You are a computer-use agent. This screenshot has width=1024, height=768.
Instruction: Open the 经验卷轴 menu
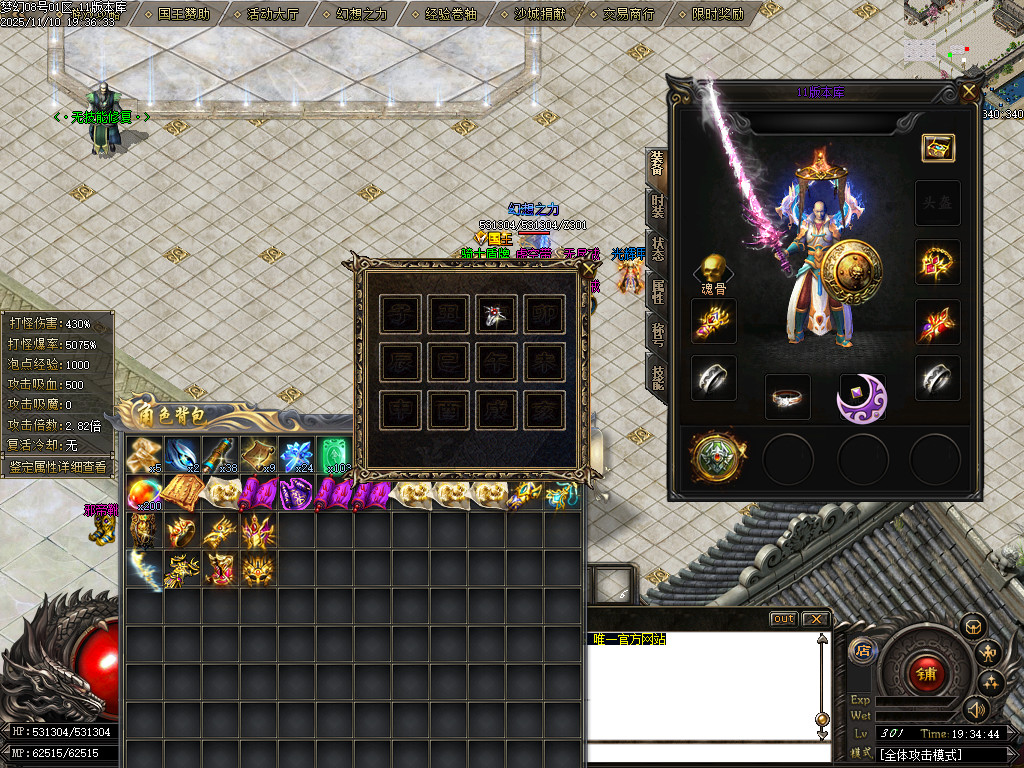451,14
